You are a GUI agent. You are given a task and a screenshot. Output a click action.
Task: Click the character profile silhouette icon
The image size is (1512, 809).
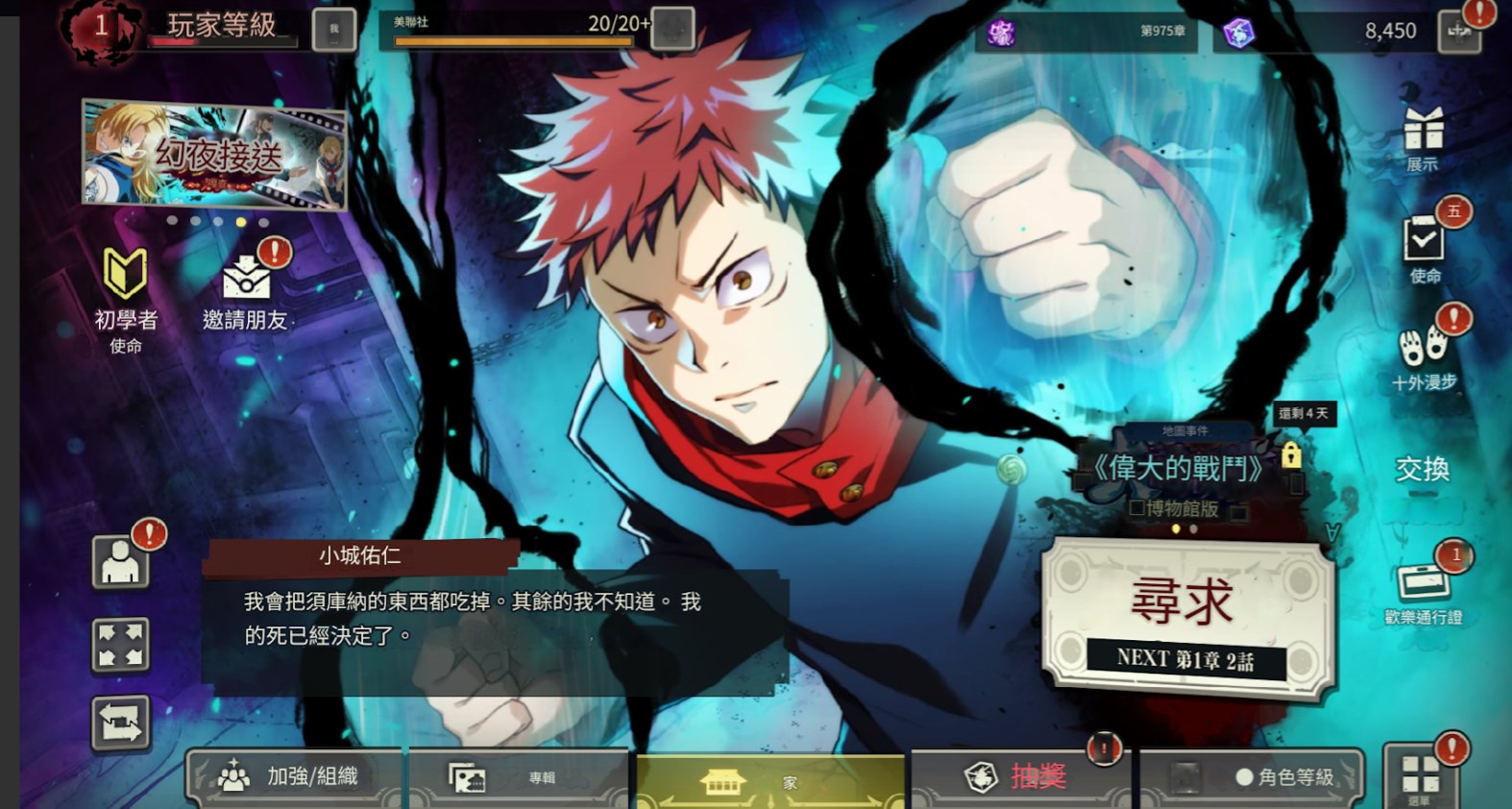[x=120, y=562]
